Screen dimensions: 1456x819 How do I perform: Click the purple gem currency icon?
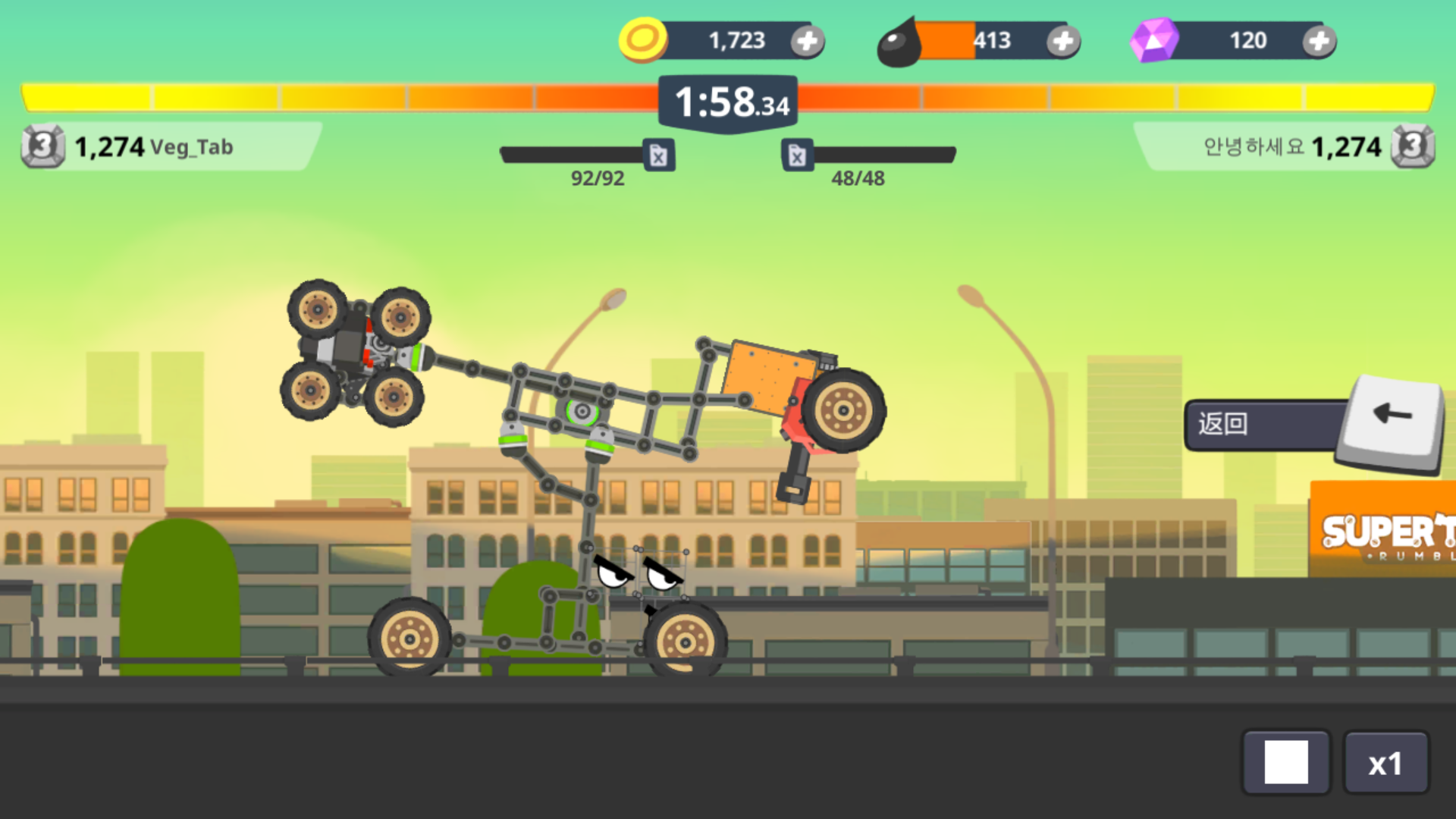pos(1153,39)
